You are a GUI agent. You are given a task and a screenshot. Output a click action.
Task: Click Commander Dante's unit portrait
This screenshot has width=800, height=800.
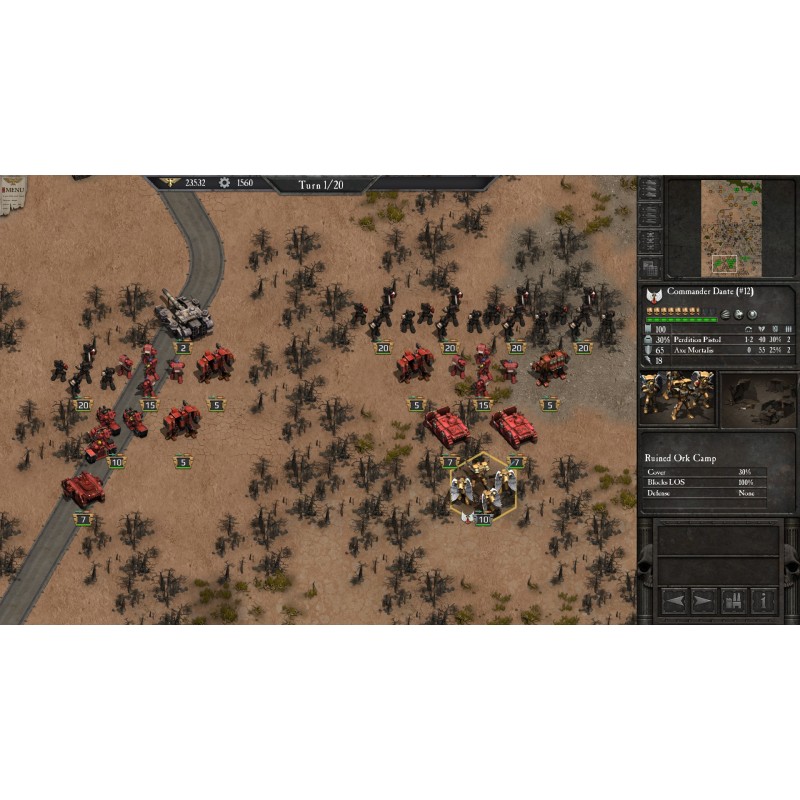click(677, 397)
